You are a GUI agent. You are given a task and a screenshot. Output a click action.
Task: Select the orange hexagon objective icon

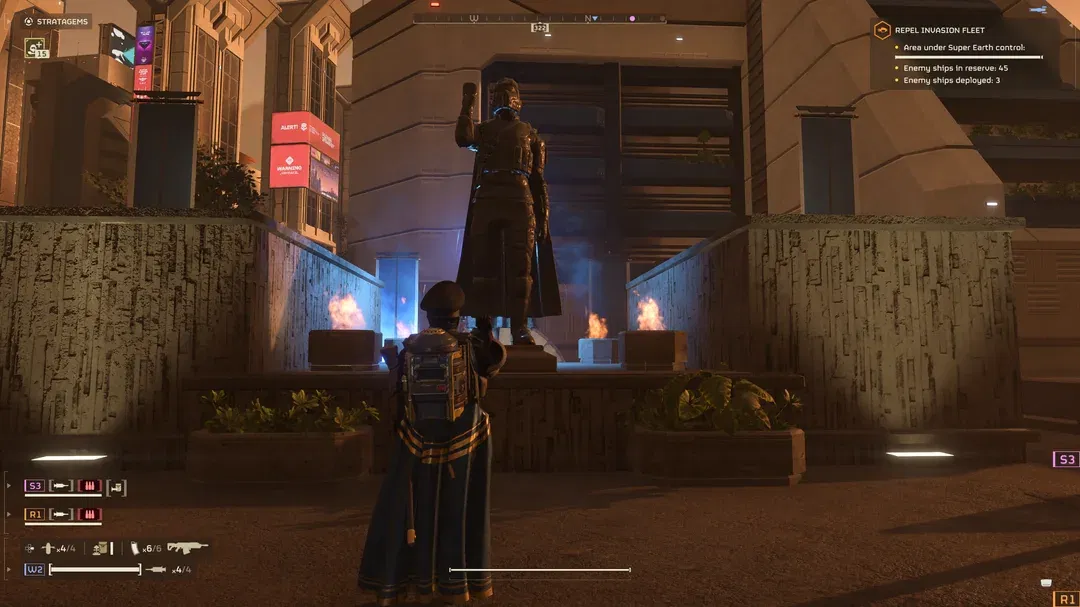(882, 30)
